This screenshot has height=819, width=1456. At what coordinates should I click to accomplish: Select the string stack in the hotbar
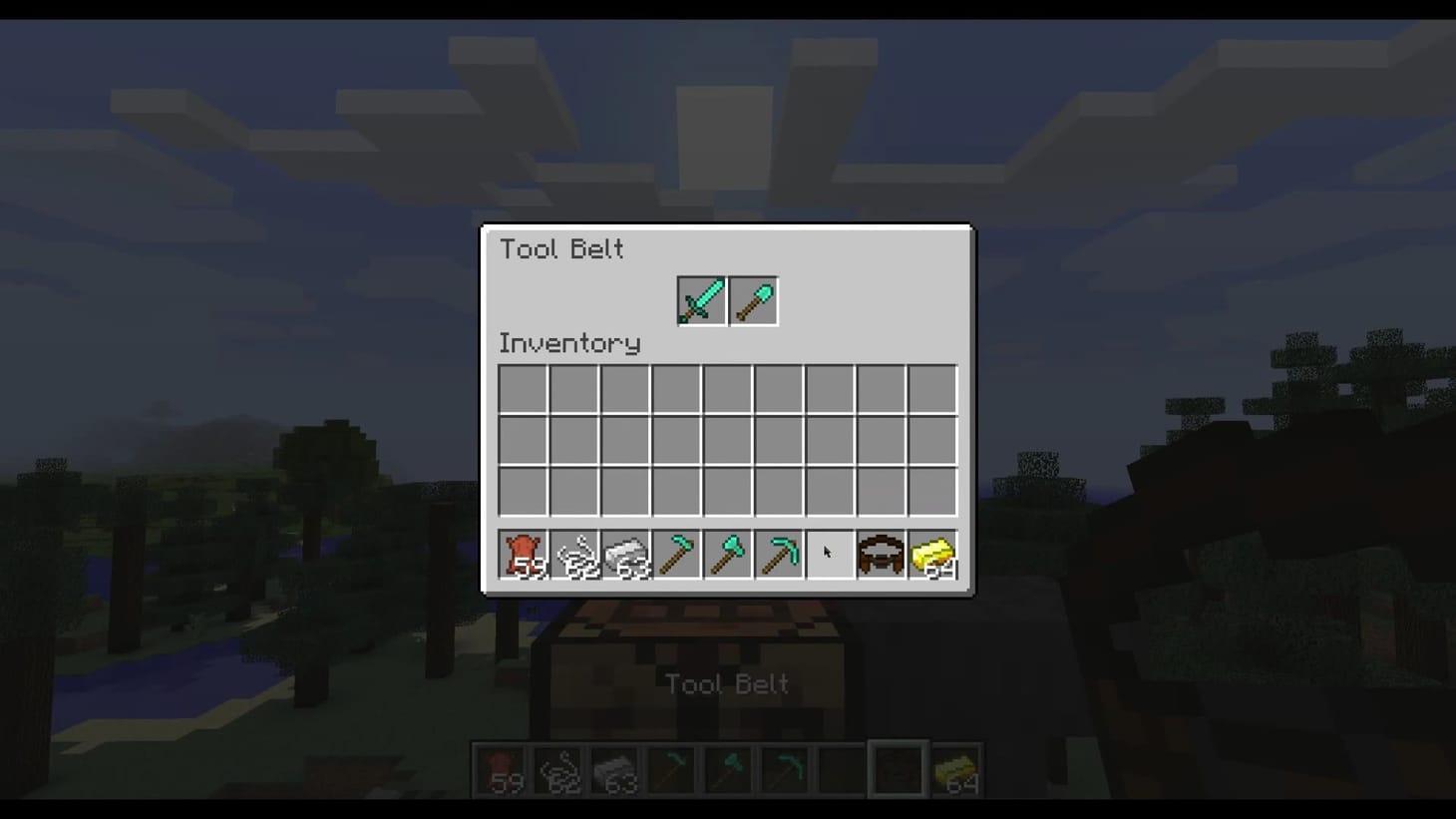click(x=574, y=553)
